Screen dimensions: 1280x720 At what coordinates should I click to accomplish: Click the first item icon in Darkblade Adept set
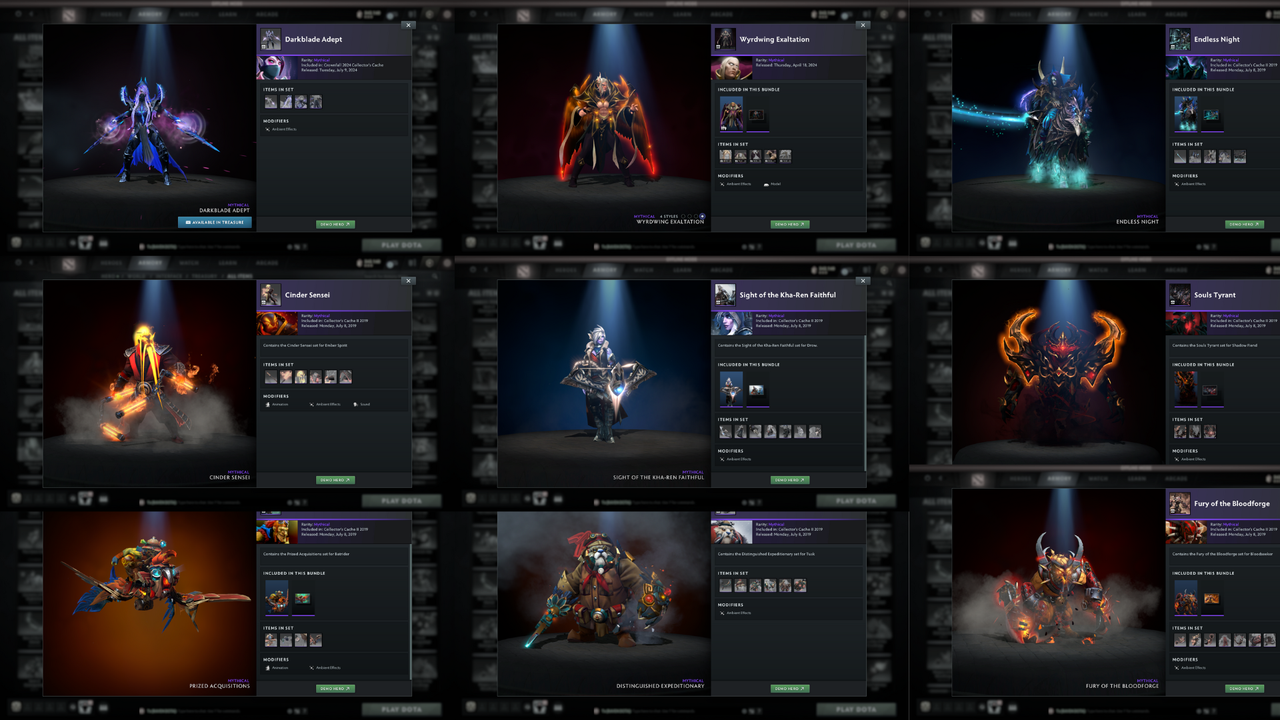pos(270,101)
